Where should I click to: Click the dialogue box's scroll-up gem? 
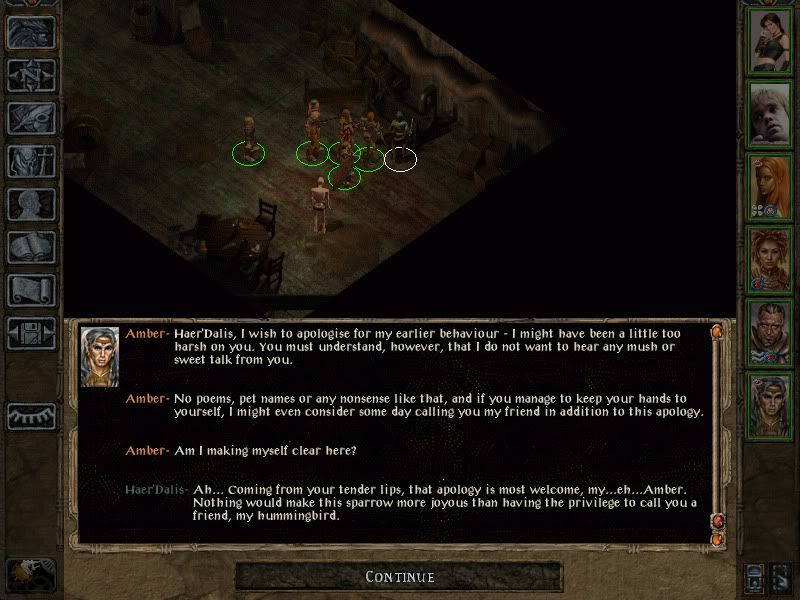pos(716,330)
